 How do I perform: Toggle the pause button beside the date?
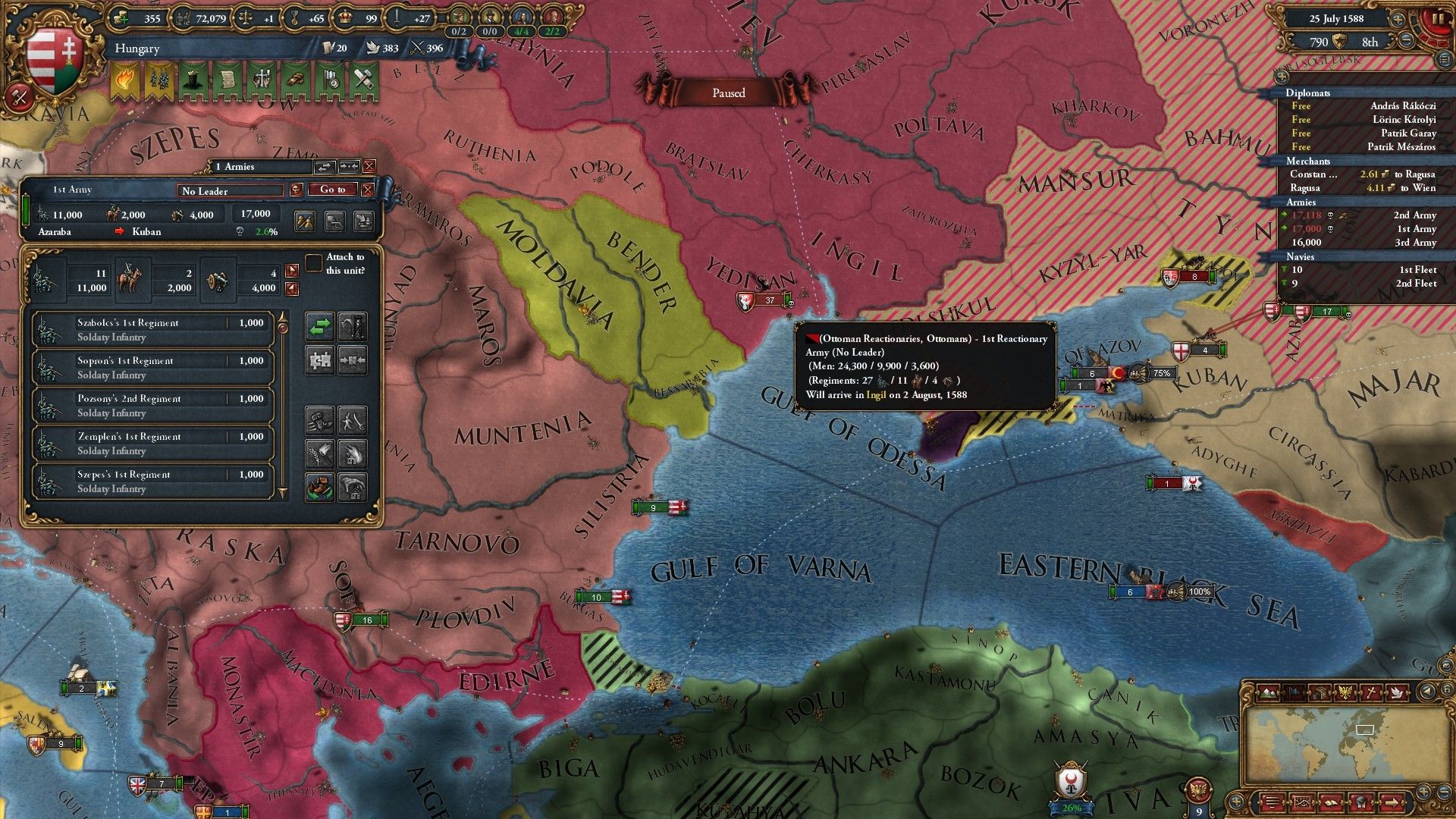point(1436,19)
